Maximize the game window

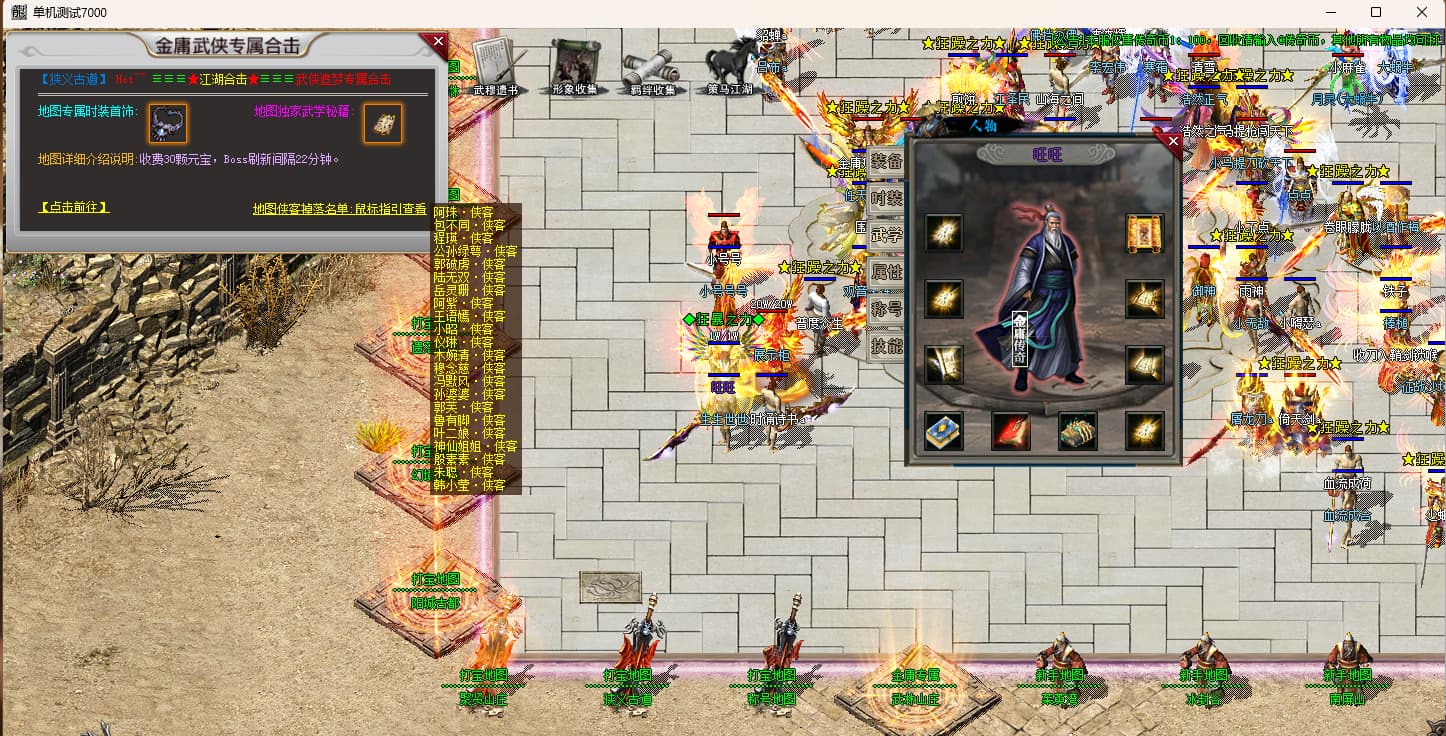(x=1376, y=12)
